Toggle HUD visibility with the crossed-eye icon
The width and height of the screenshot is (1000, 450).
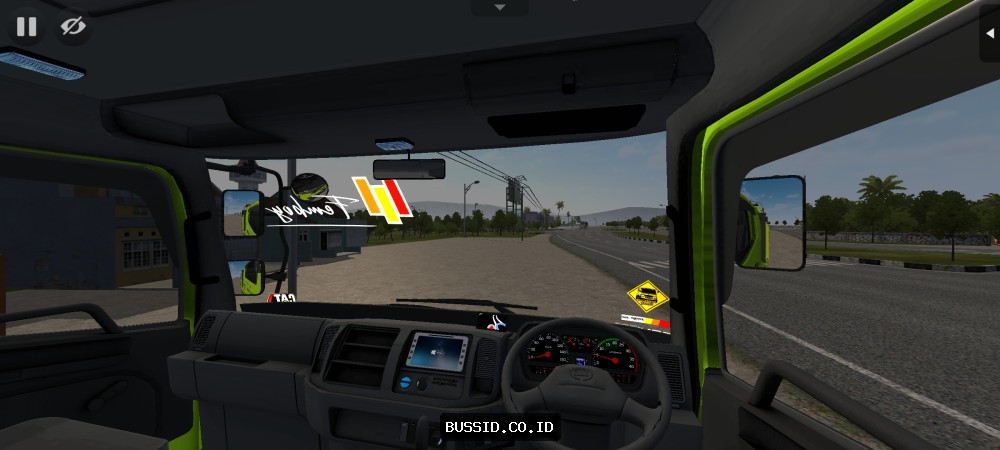(x=73, y=27)
